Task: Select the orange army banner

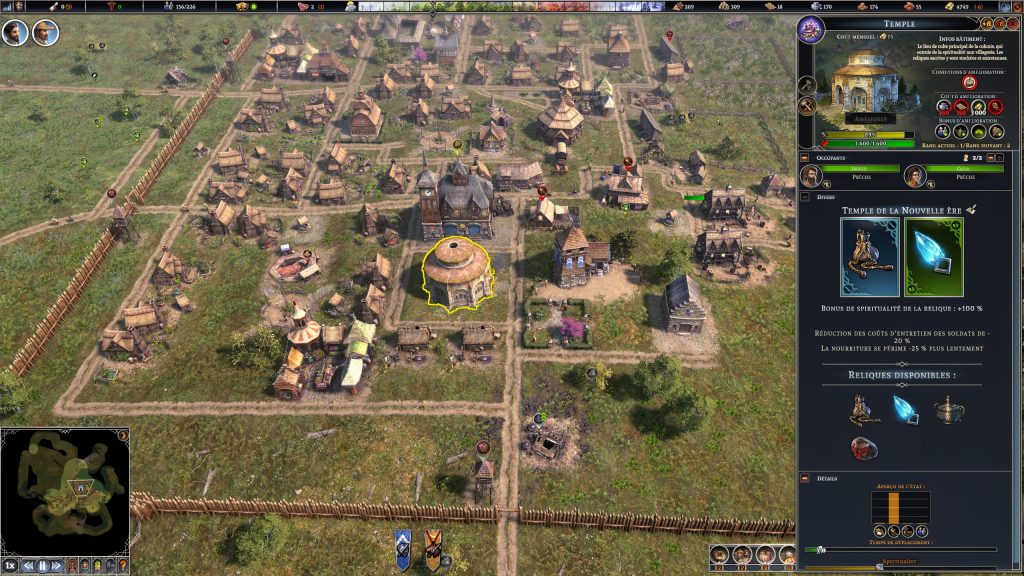Action: click(433, 548)
